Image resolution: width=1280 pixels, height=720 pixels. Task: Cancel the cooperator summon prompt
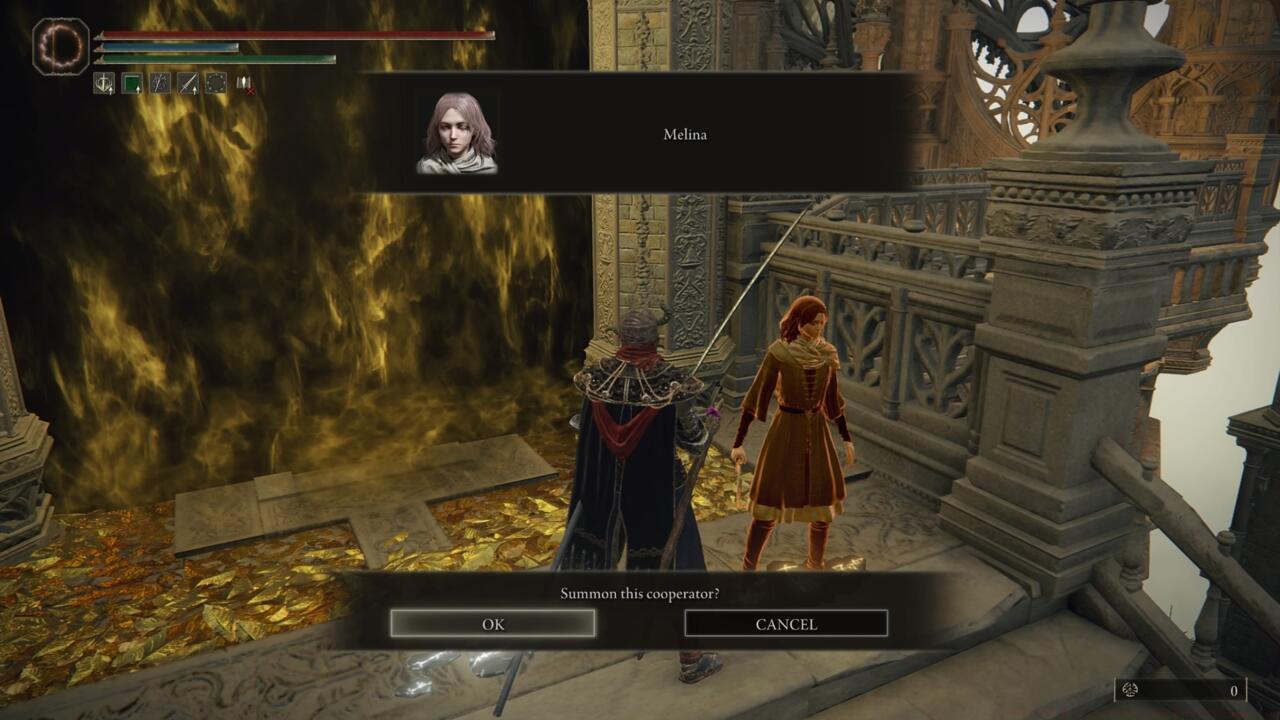click(786, 623)
